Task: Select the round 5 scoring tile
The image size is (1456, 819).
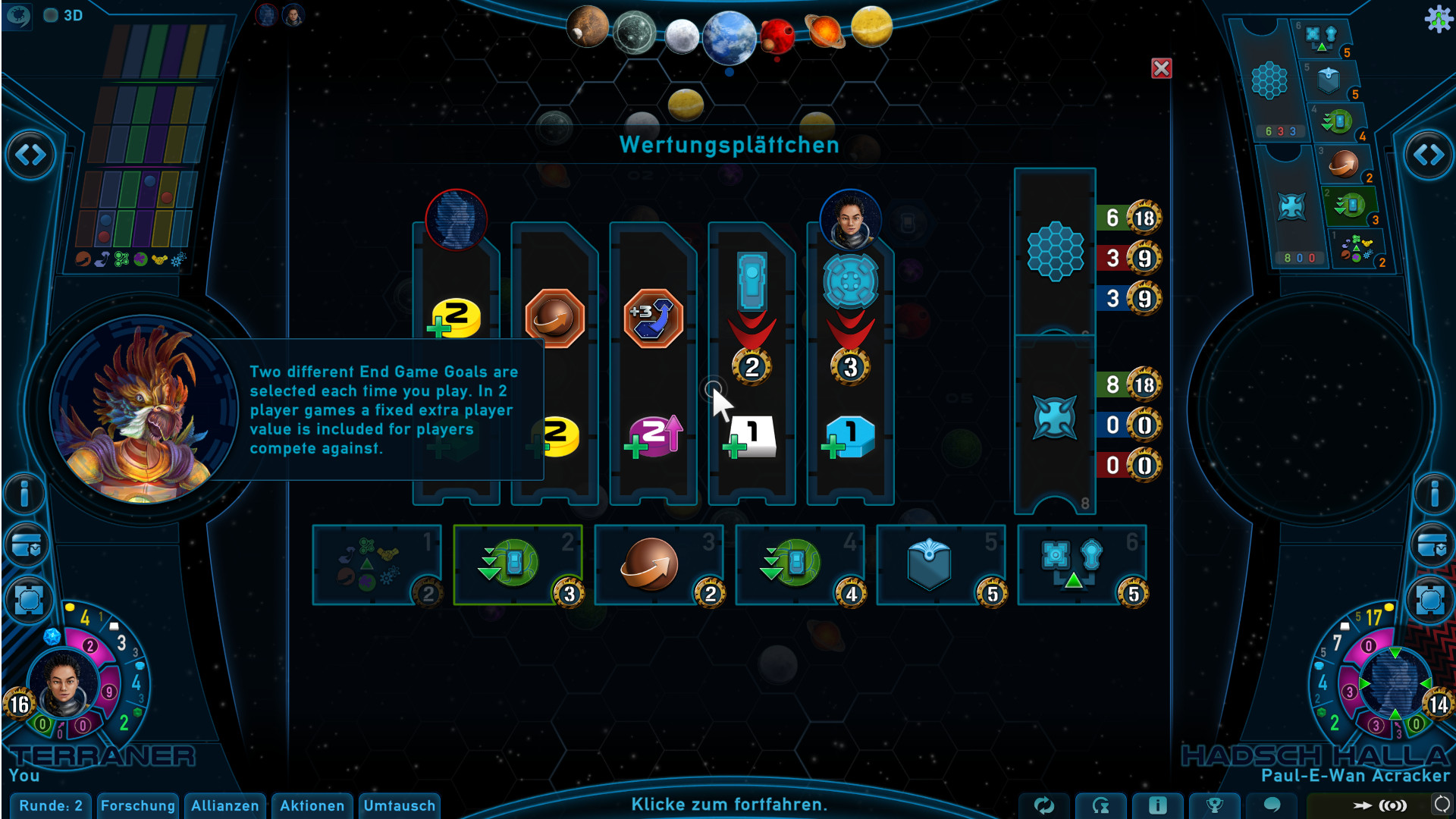Action: point(940,565)
